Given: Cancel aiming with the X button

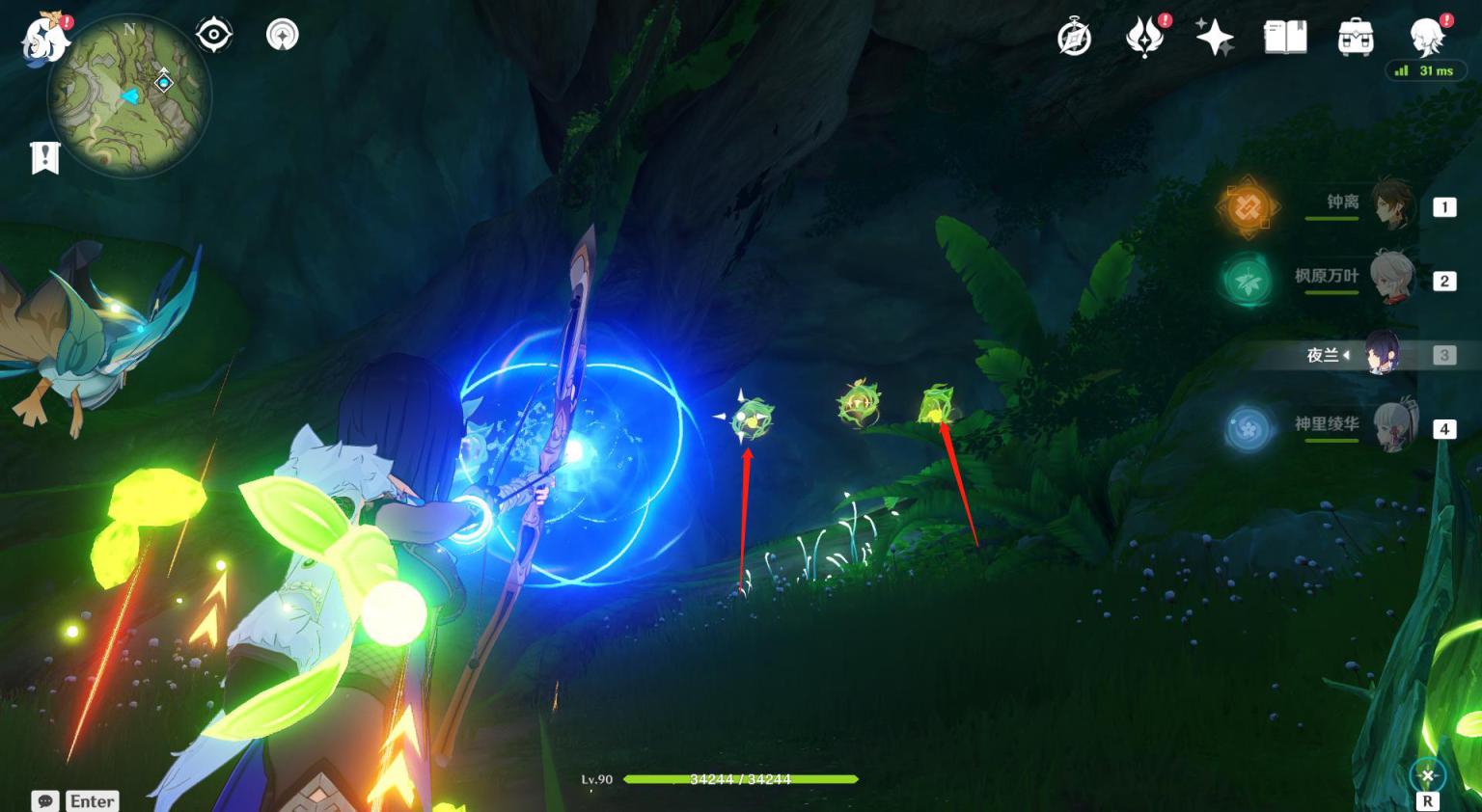Looking at the screenshot, I should coord(1427,775).
